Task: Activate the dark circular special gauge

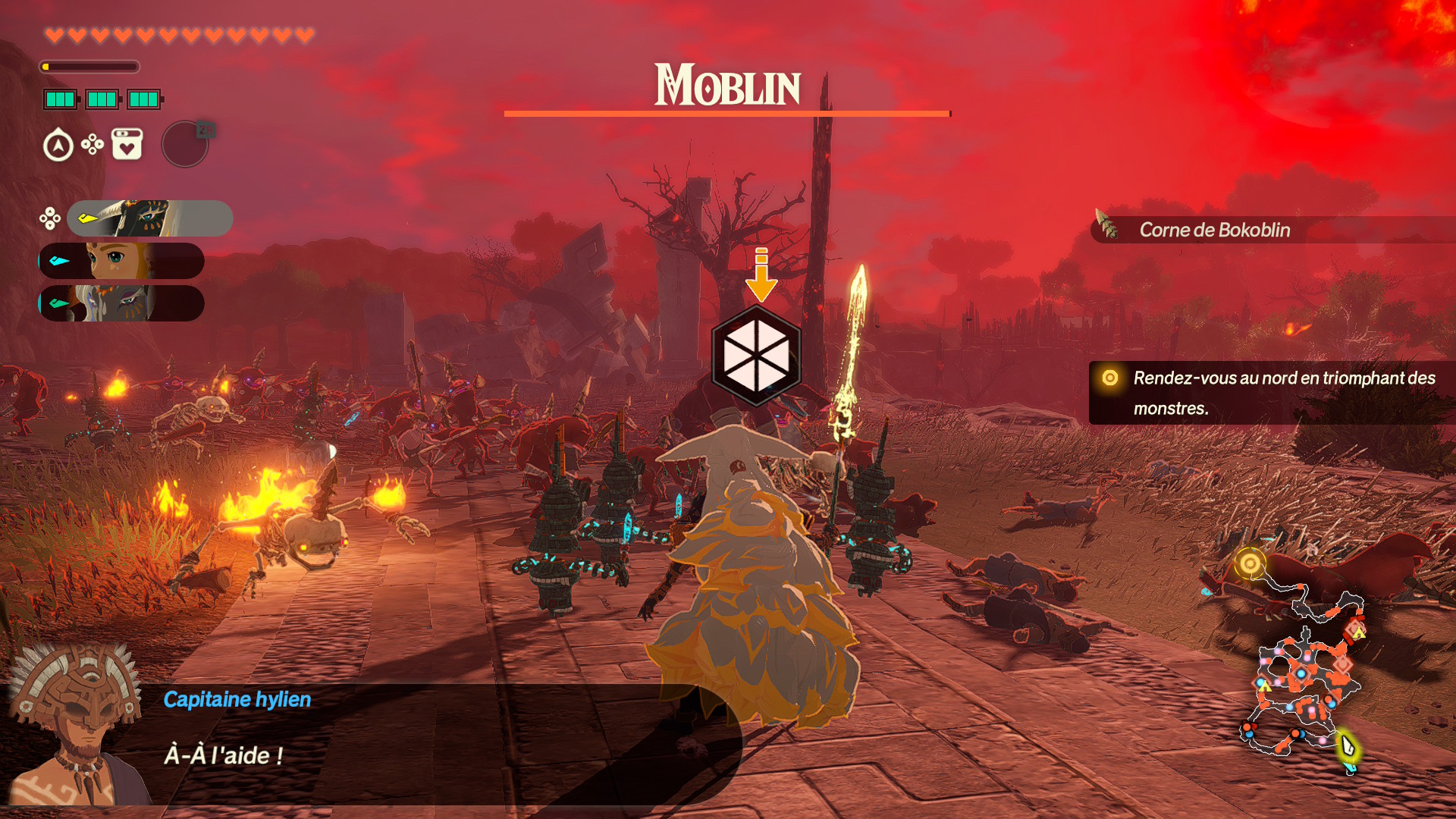Action: click(185, 144)
